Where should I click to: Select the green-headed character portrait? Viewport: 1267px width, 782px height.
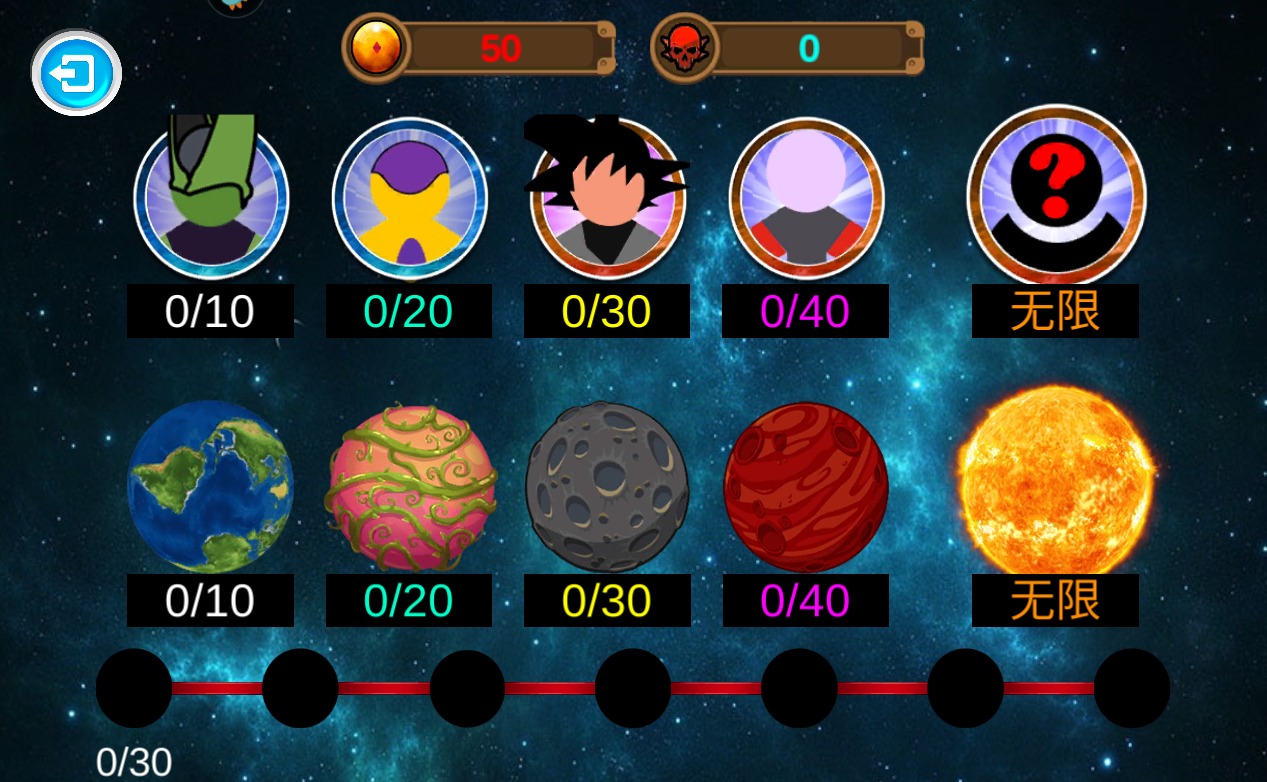[x=211, y=197]
